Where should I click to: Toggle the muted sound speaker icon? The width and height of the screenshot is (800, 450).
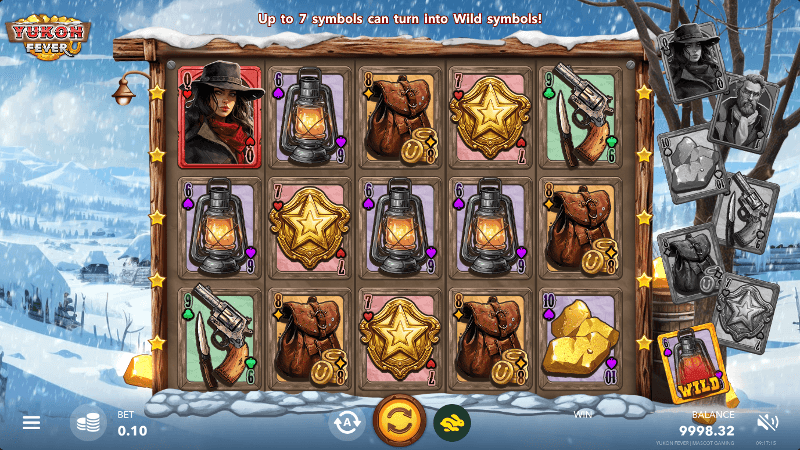pyautogui.click(x=767, y=423)
